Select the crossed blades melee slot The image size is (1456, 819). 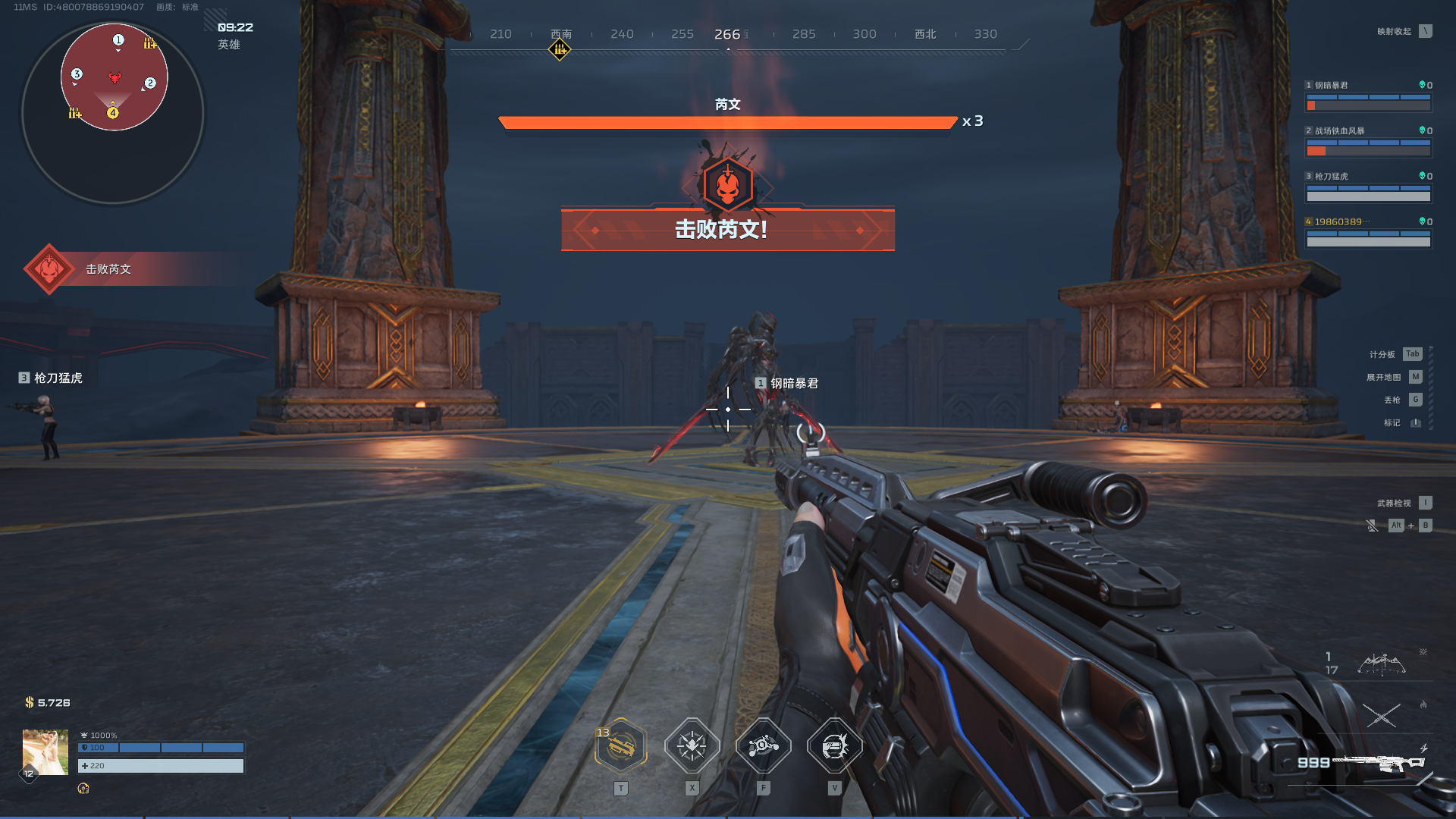(1381, 714)
